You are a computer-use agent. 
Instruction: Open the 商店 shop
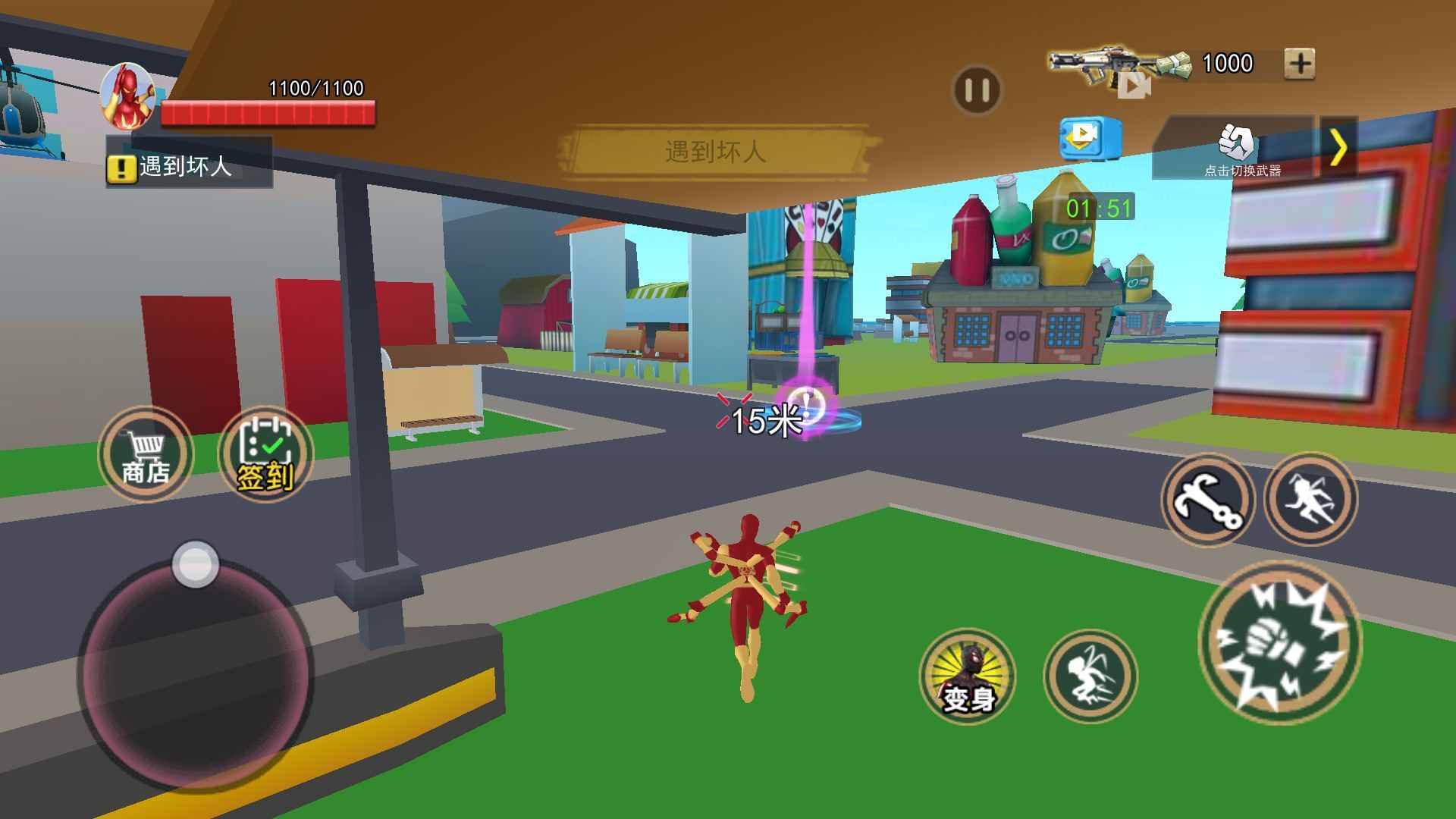coord(146,454)
